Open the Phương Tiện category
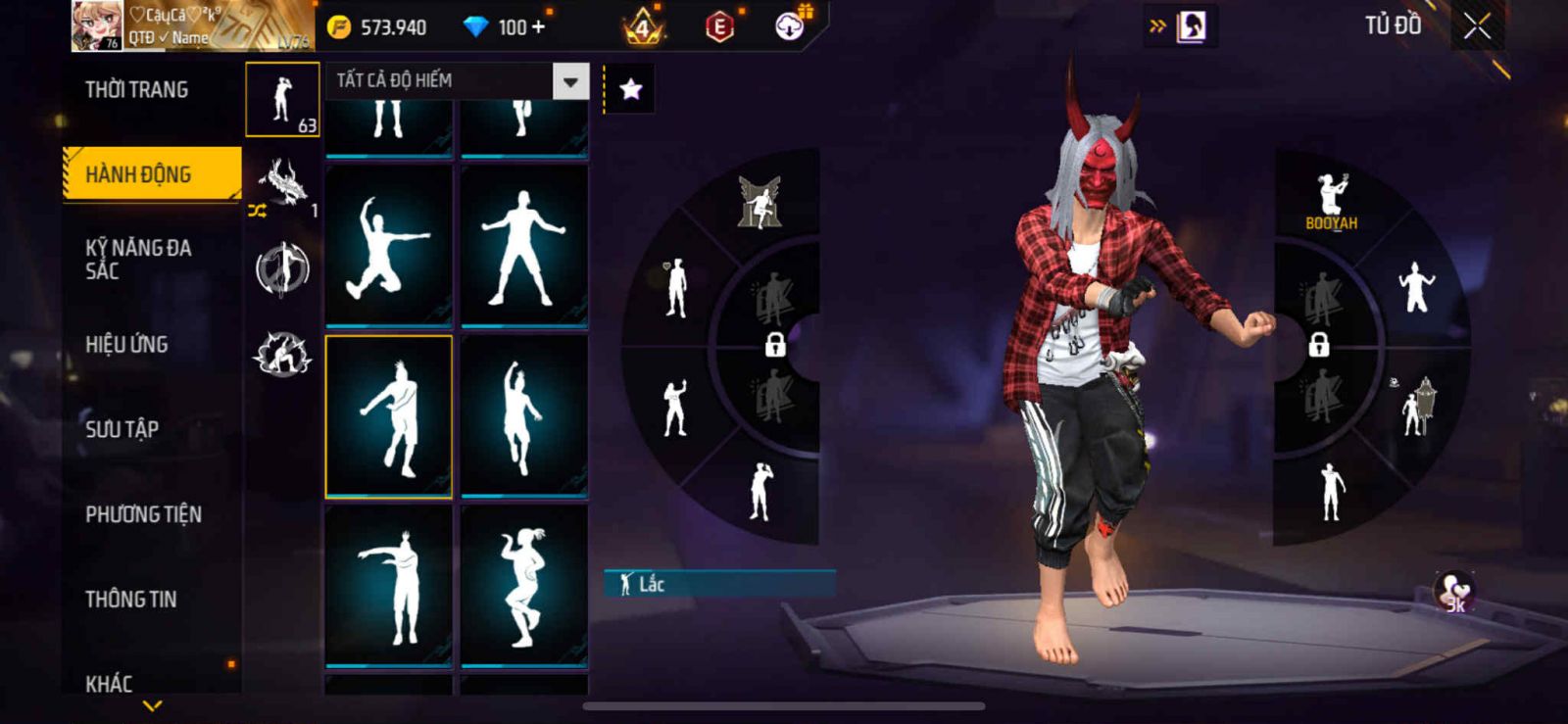Screen dimensions: 1568x724 click(x=143, y=514)
